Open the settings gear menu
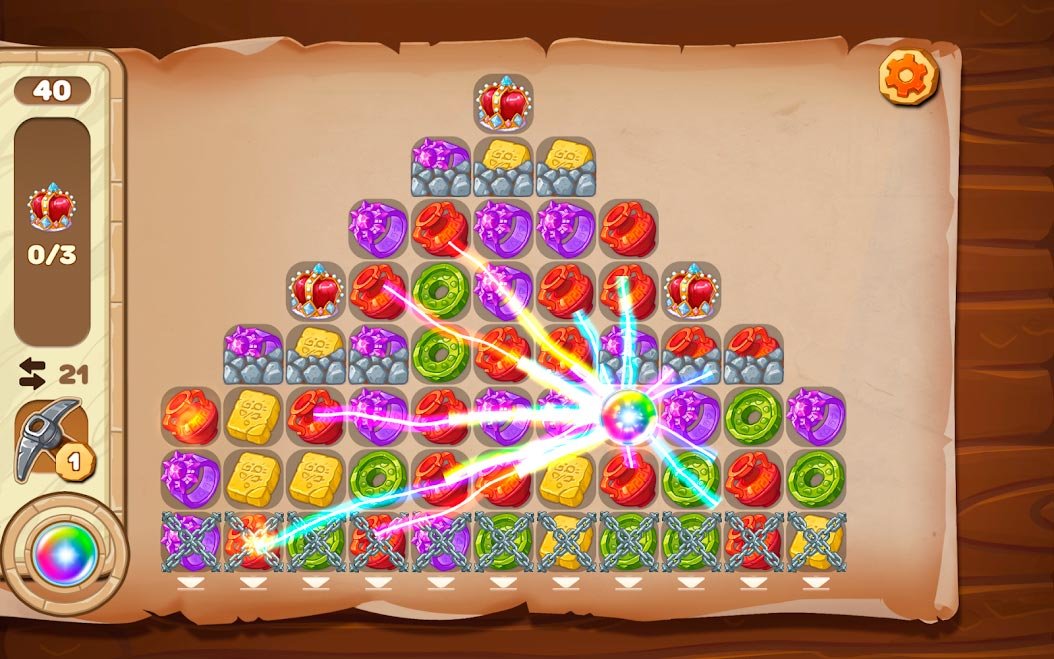The height and width of the screenshot is (659, 1054). [x=909, y=76]
